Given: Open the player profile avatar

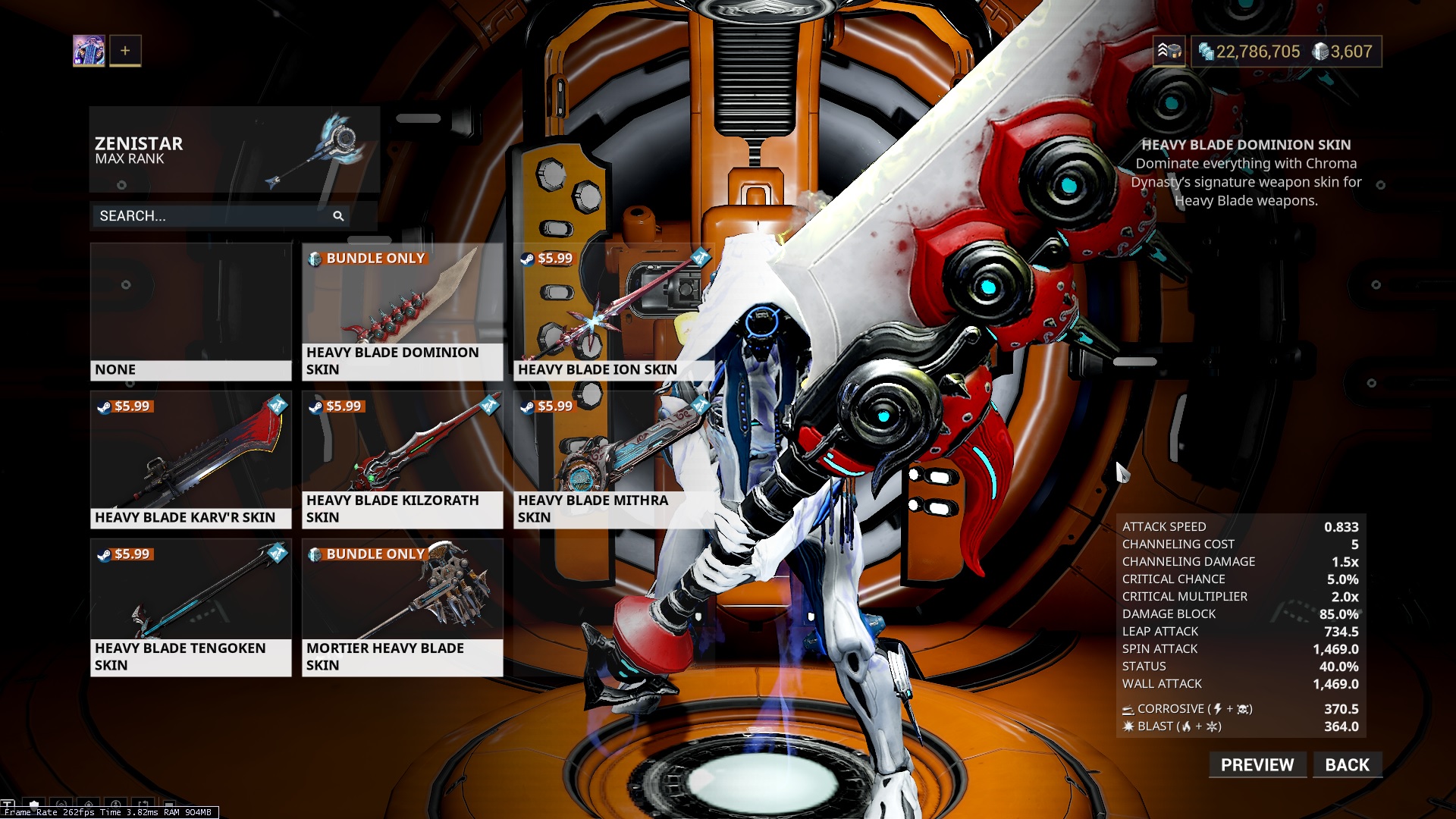Looking at the screenshot, I should pyautogui.click(x=89, y=51).
